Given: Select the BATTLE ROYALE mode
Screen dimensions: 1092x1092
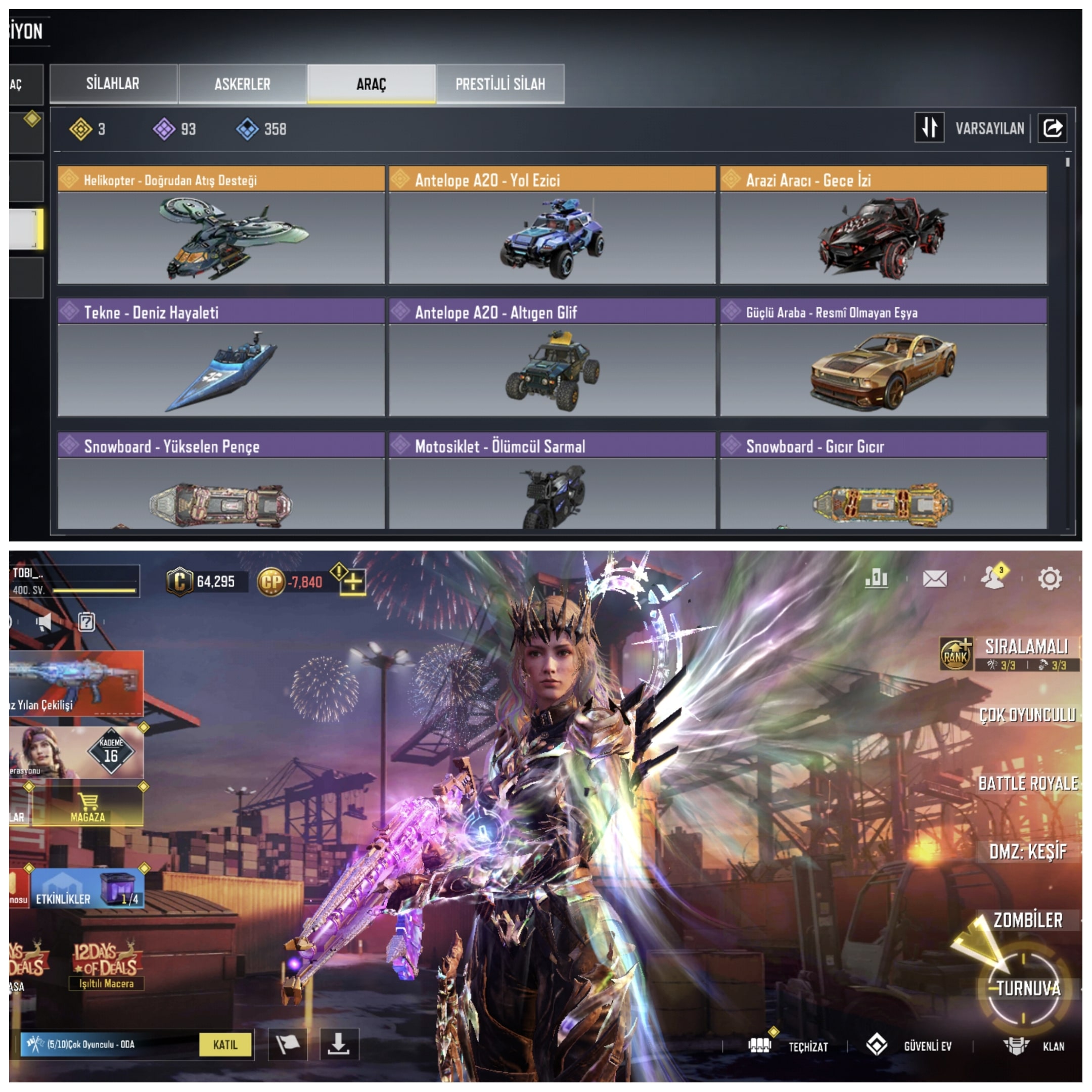Looking at the screenshot, I should [1028, 784].
